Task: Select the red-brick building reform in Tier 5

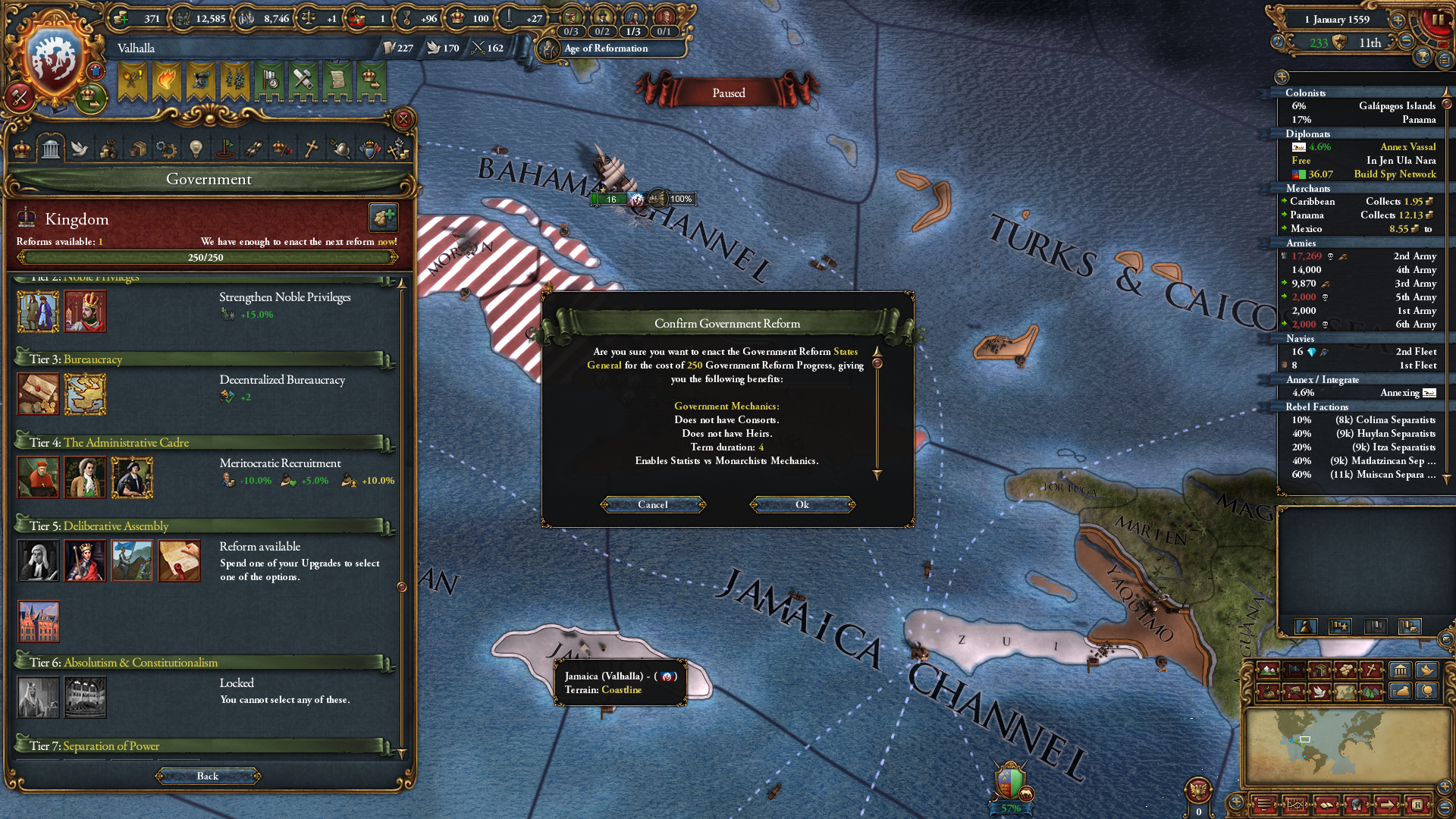Action: 39,622
